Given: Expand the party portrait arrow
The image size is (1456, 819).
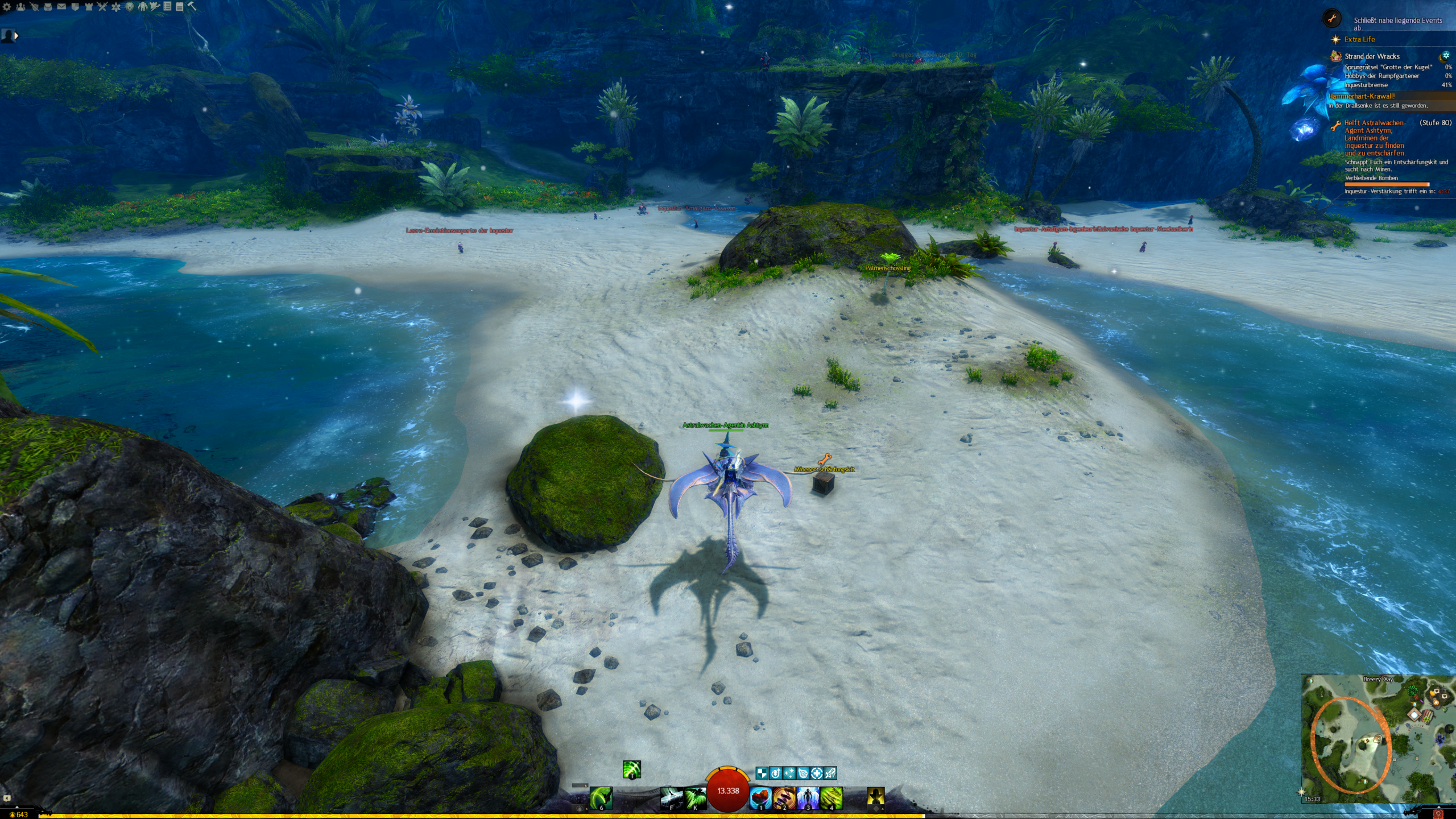Looking at the screenshot, I should click(x=16, y=36).
